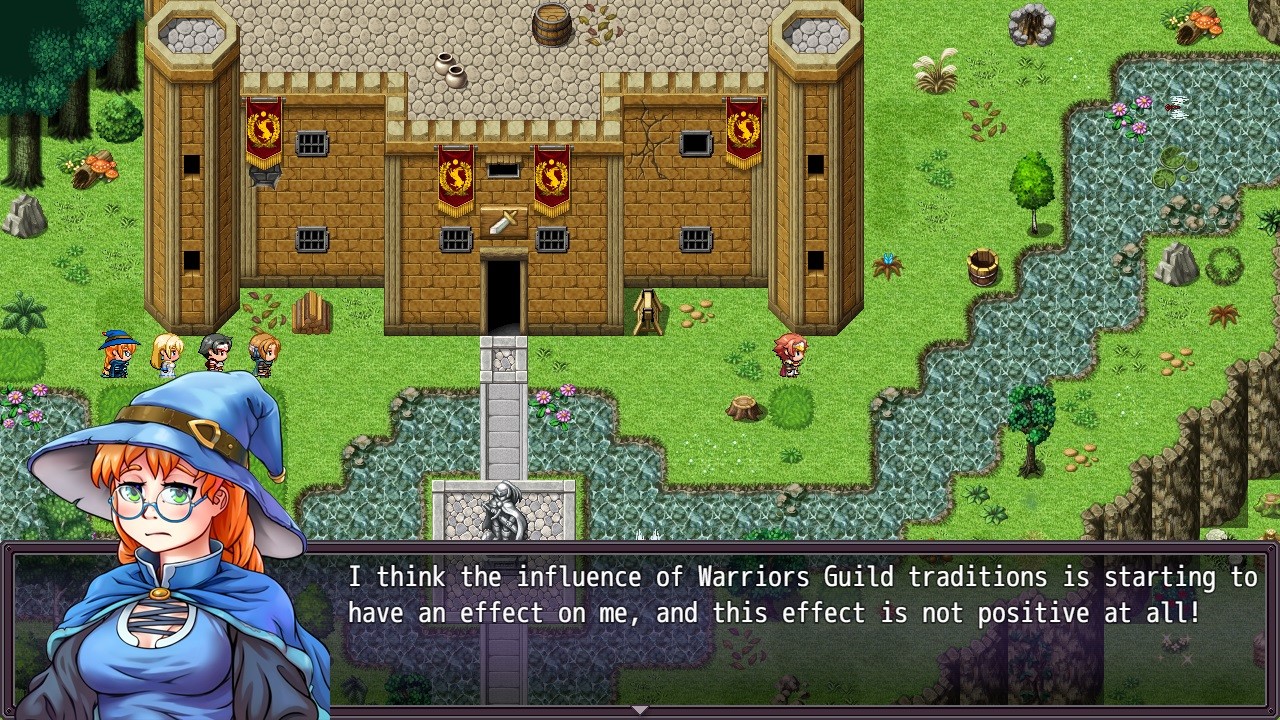This screenshot has height=720, width=1280.
Task: Click the dialogue advance arrow at the bottom
Action: click(640, 710)
